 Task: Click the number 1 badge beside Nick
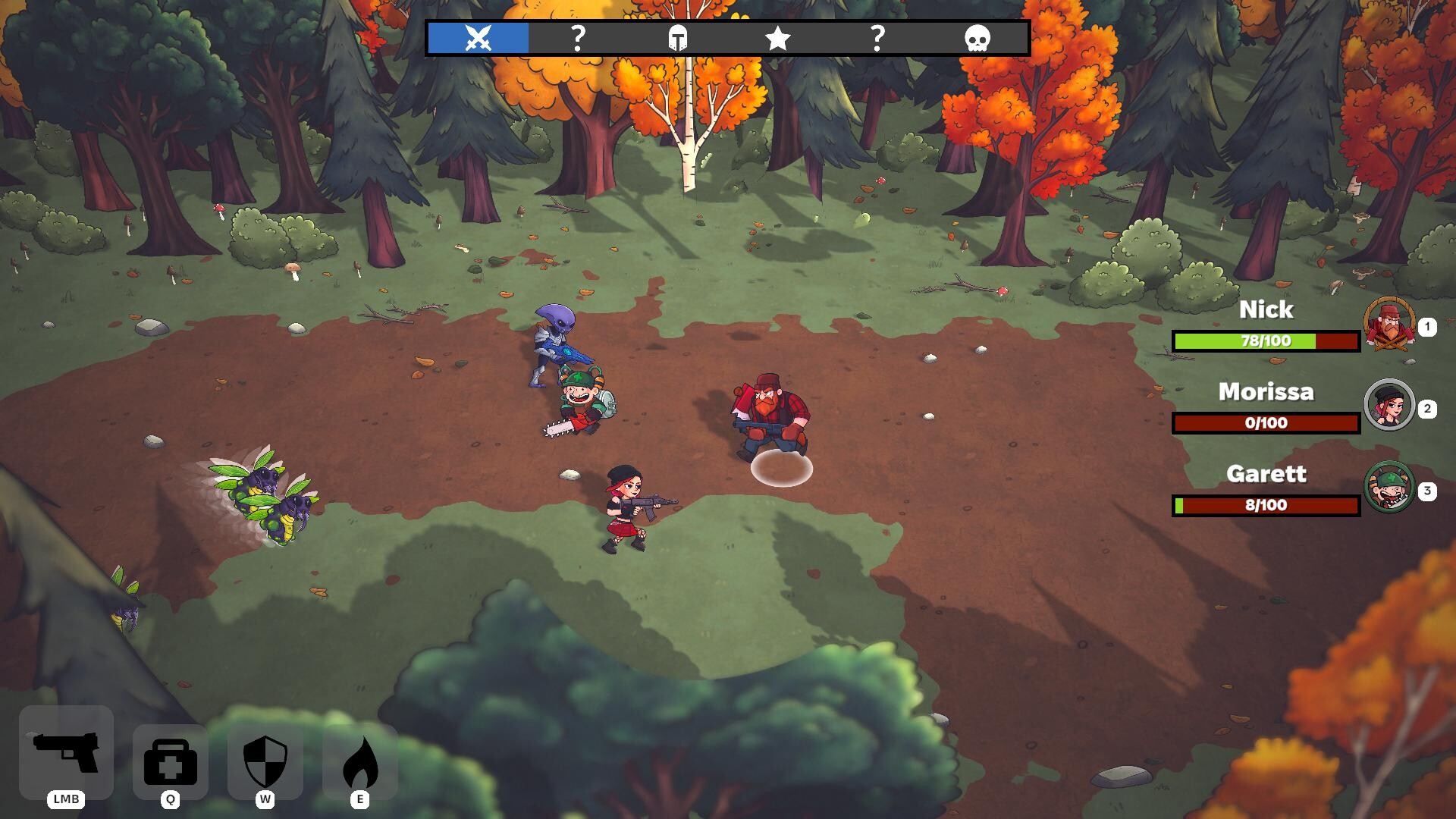1429,328
